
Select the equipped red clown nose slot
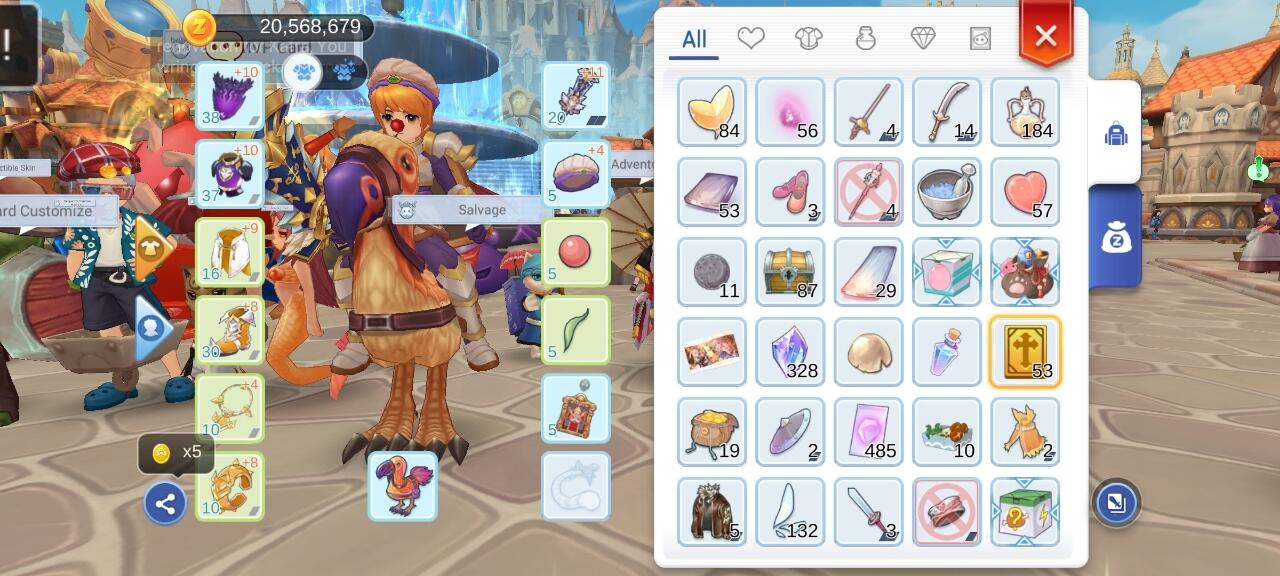pyautogui.click(x=575, y=252)
